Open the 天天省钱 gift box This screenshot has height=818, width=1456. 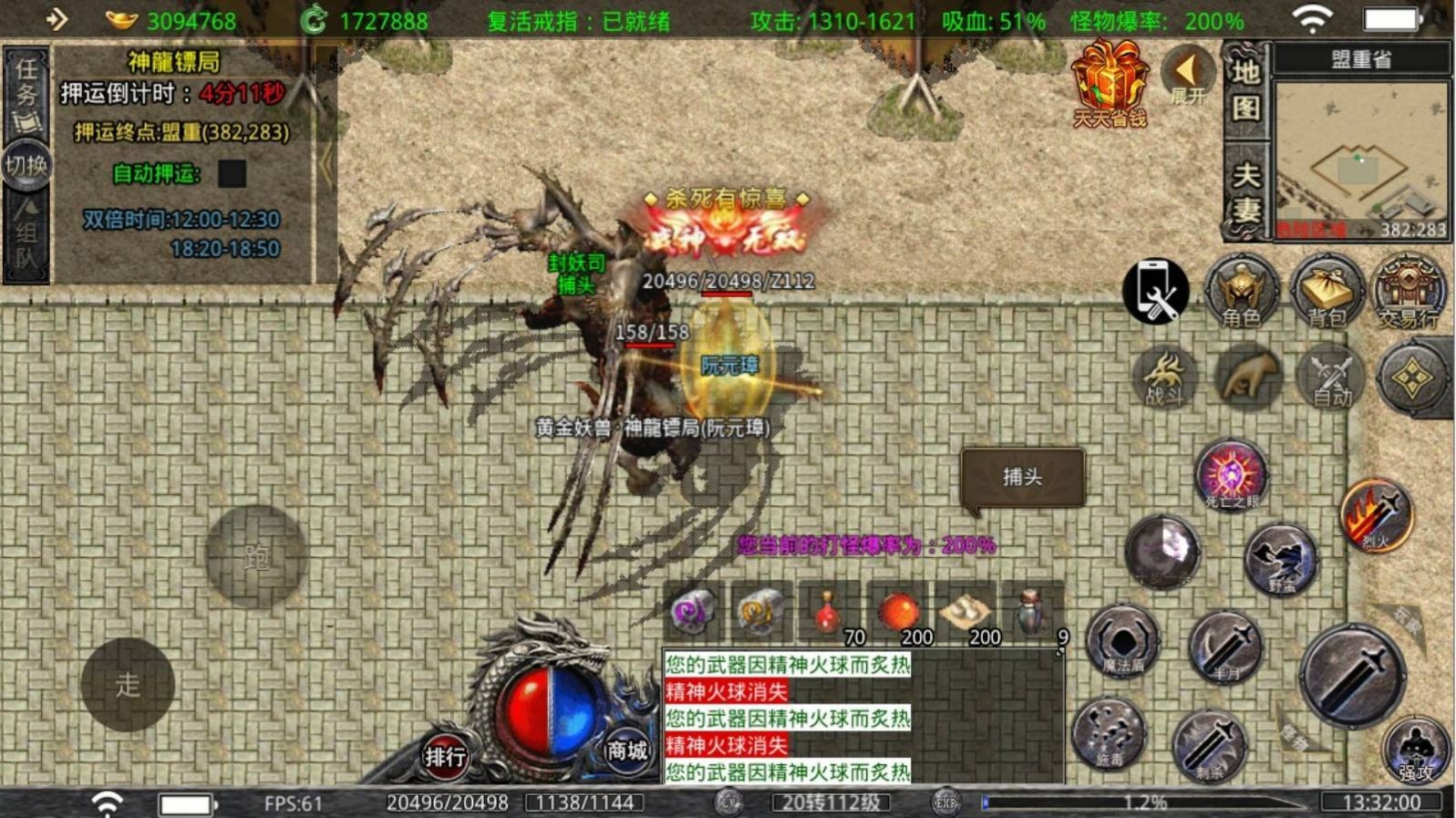(x=1109, y=84)
